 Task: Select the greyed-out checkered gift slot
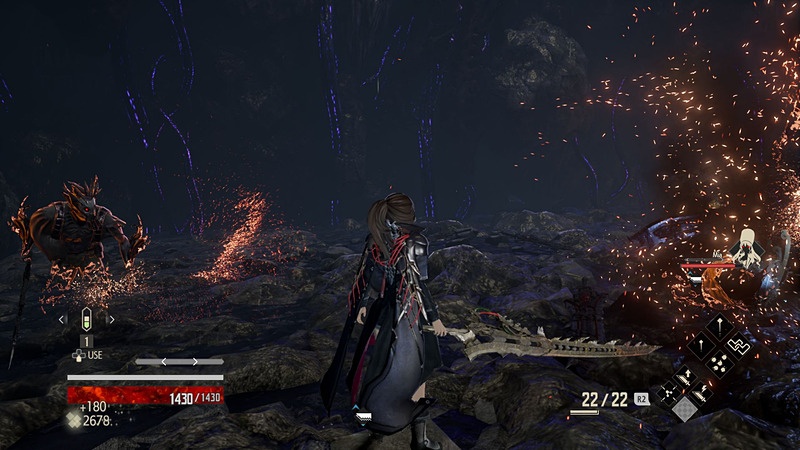(683, 408)
